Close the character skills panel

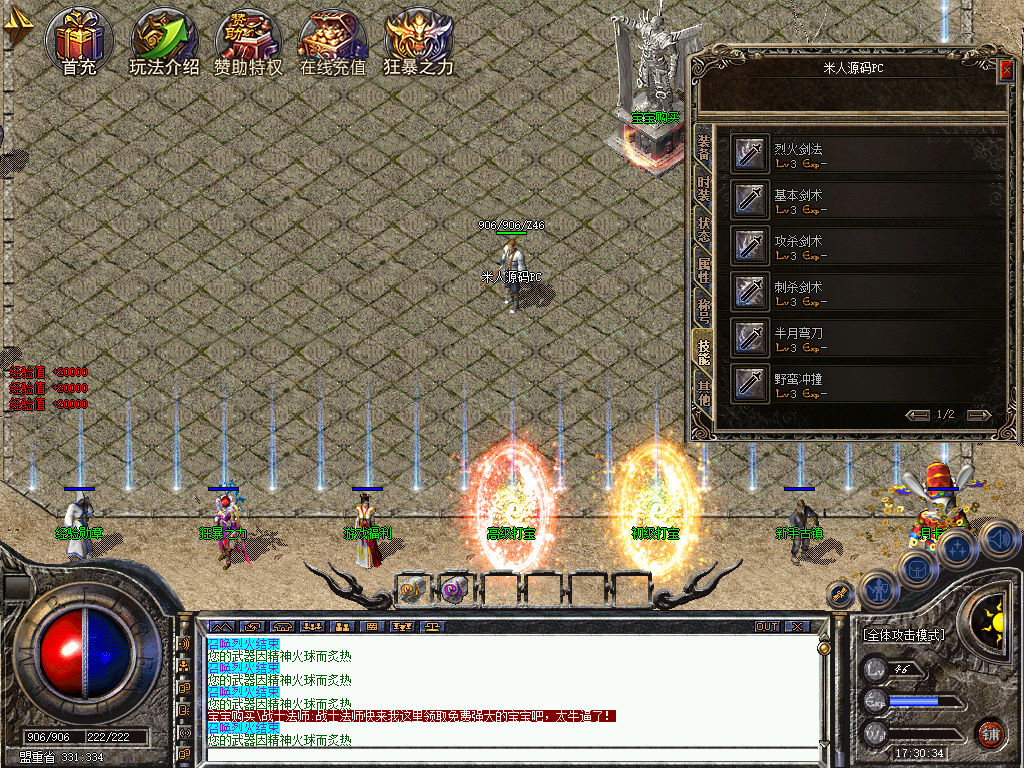(1006, 69)
